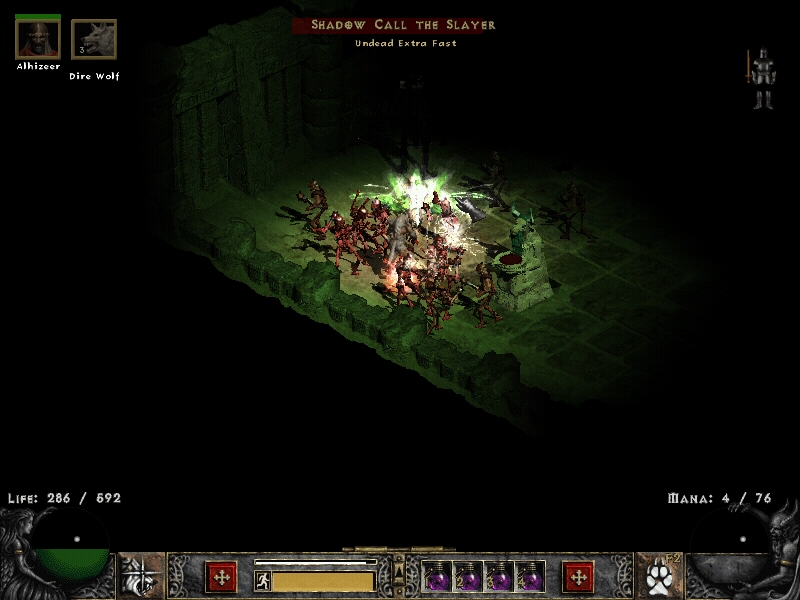Click red new-skill button beside the paw icon

(578, 577)
